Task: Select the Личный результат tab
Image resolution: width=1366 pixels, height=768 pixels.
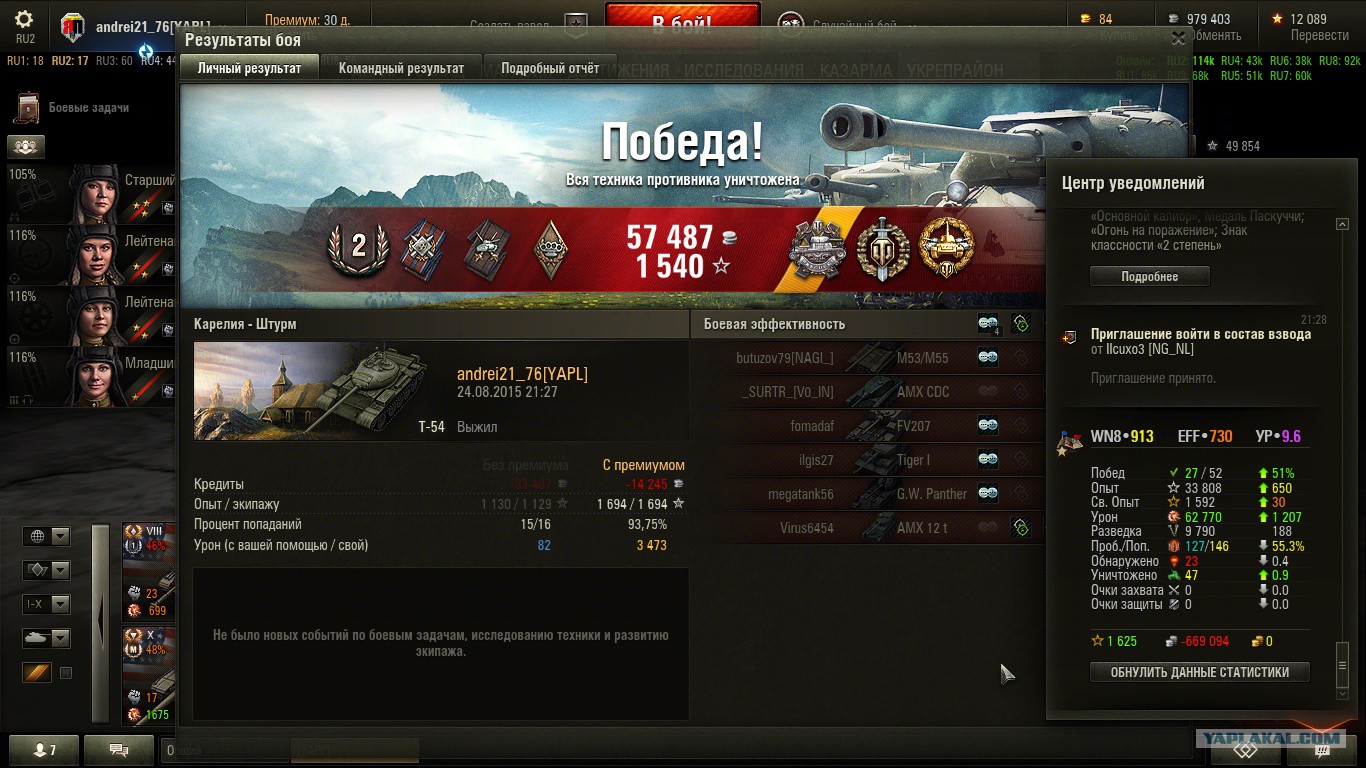Action: click(x=249, y=68)
